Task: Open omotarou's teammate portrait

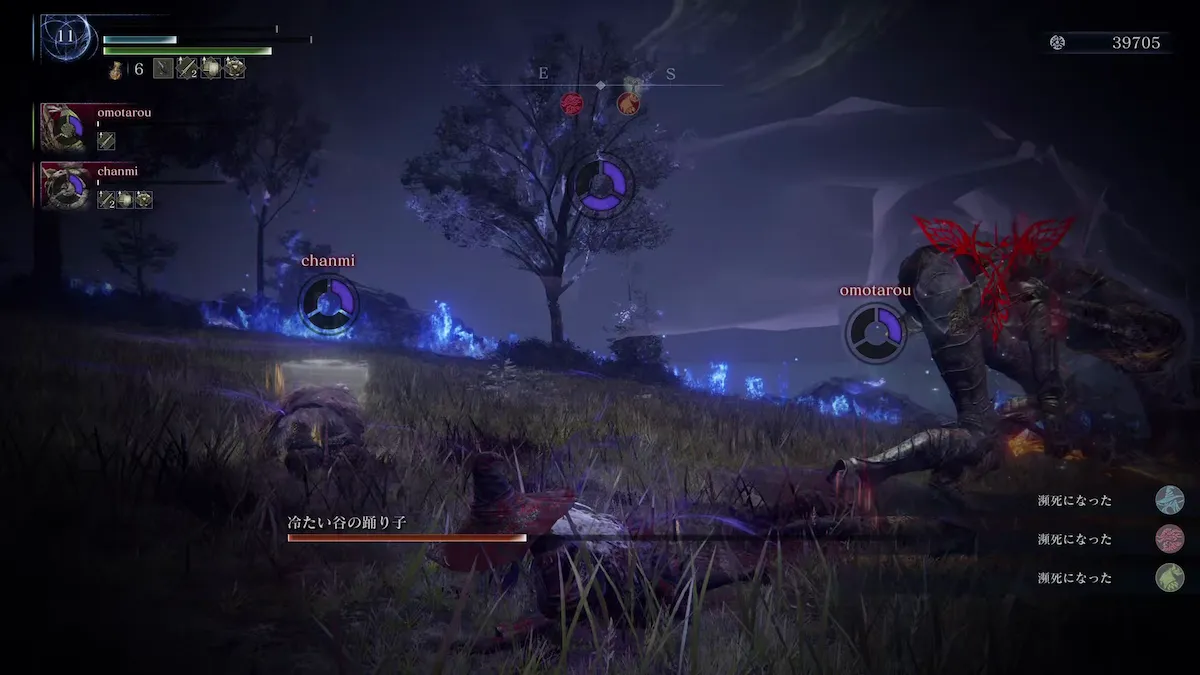Action: pyautogui.click(x=65, y=128)
